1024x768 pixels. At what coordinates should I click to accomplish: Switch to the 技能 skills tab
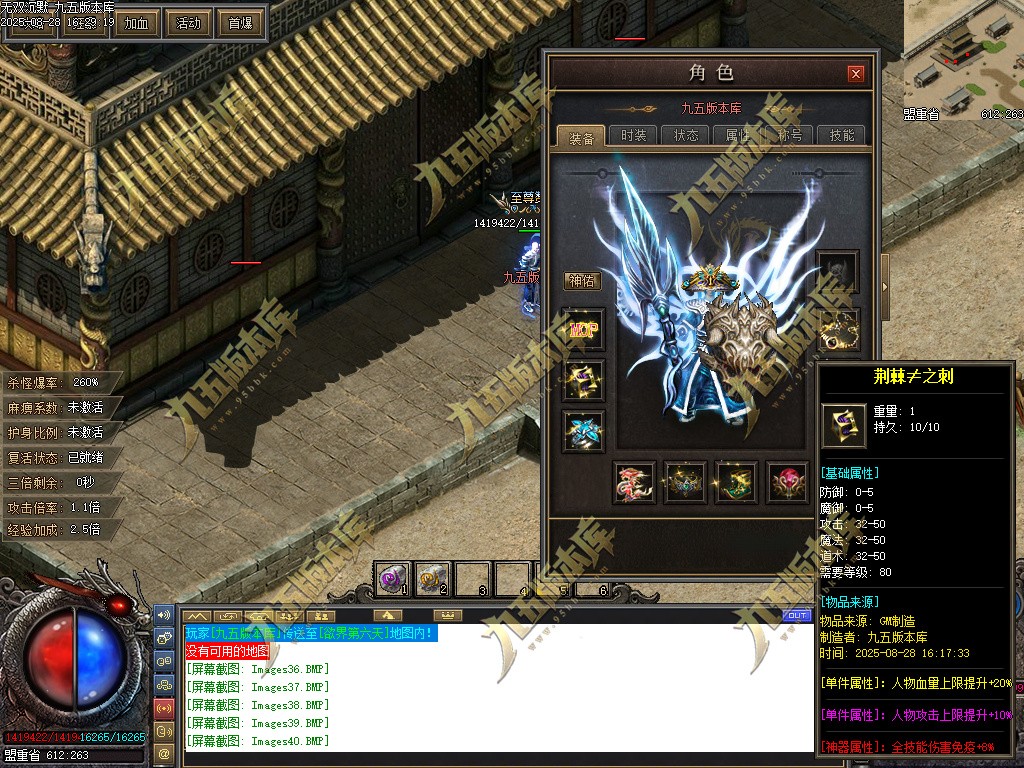(x=842, y=136)
